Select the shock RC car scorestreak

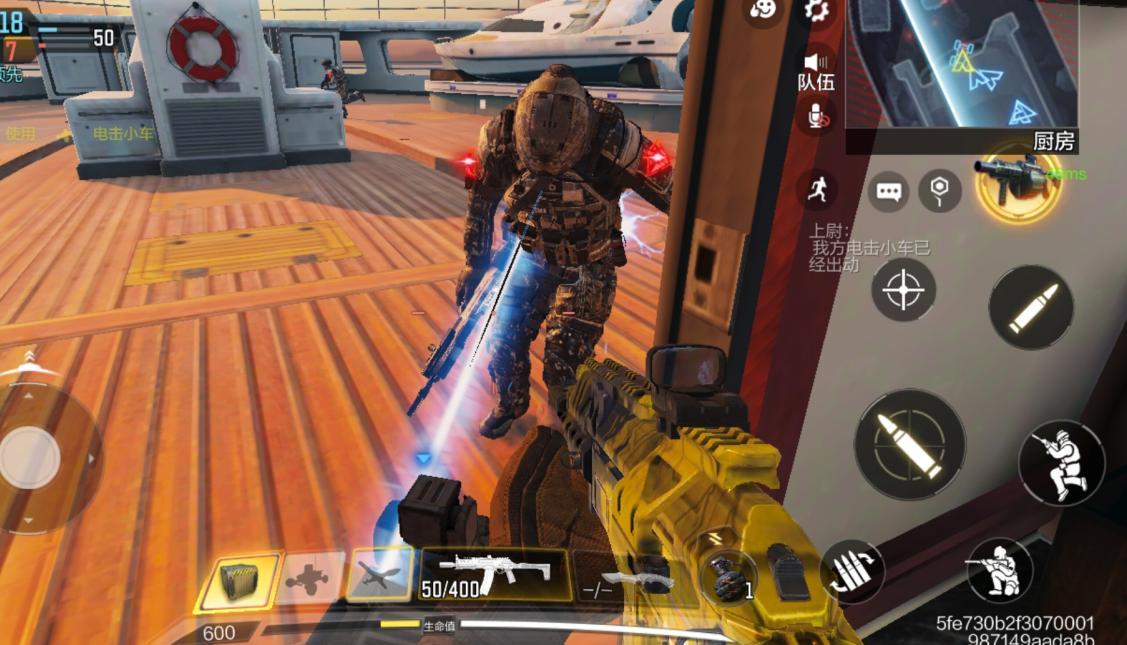(309, 578)
